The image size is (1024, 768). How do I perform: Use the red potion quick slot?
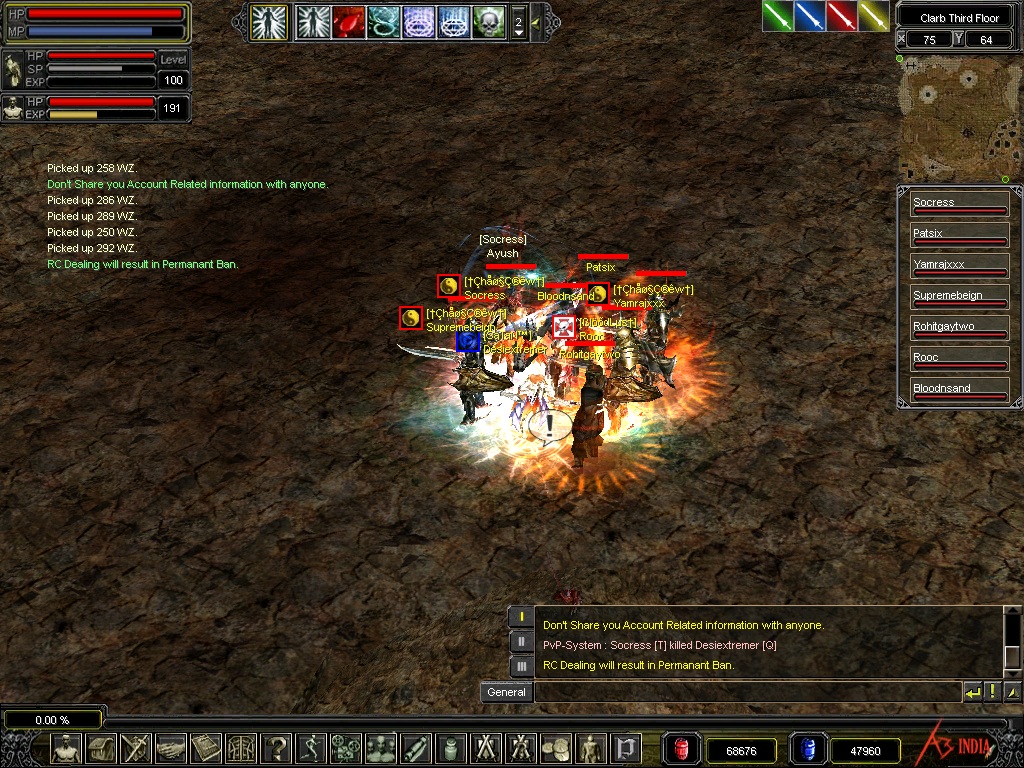681,749
